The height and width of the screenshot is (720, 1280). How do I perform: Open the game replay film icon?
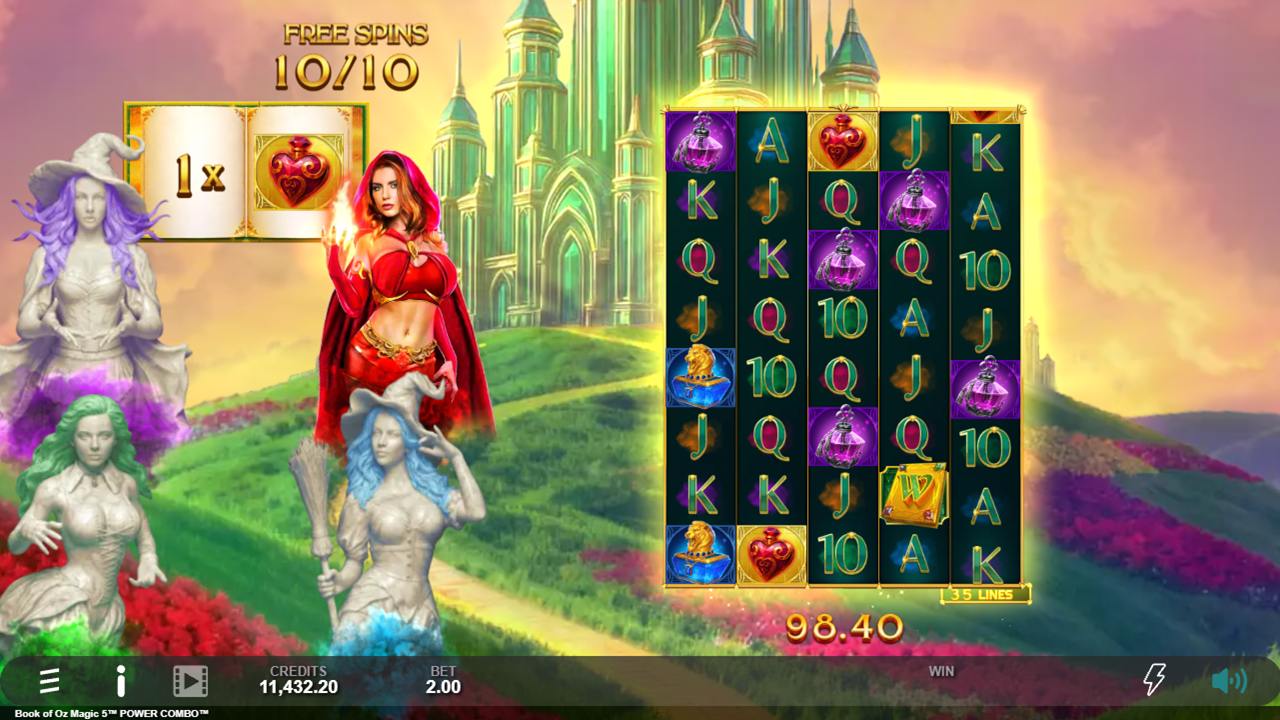click(190, 681)
